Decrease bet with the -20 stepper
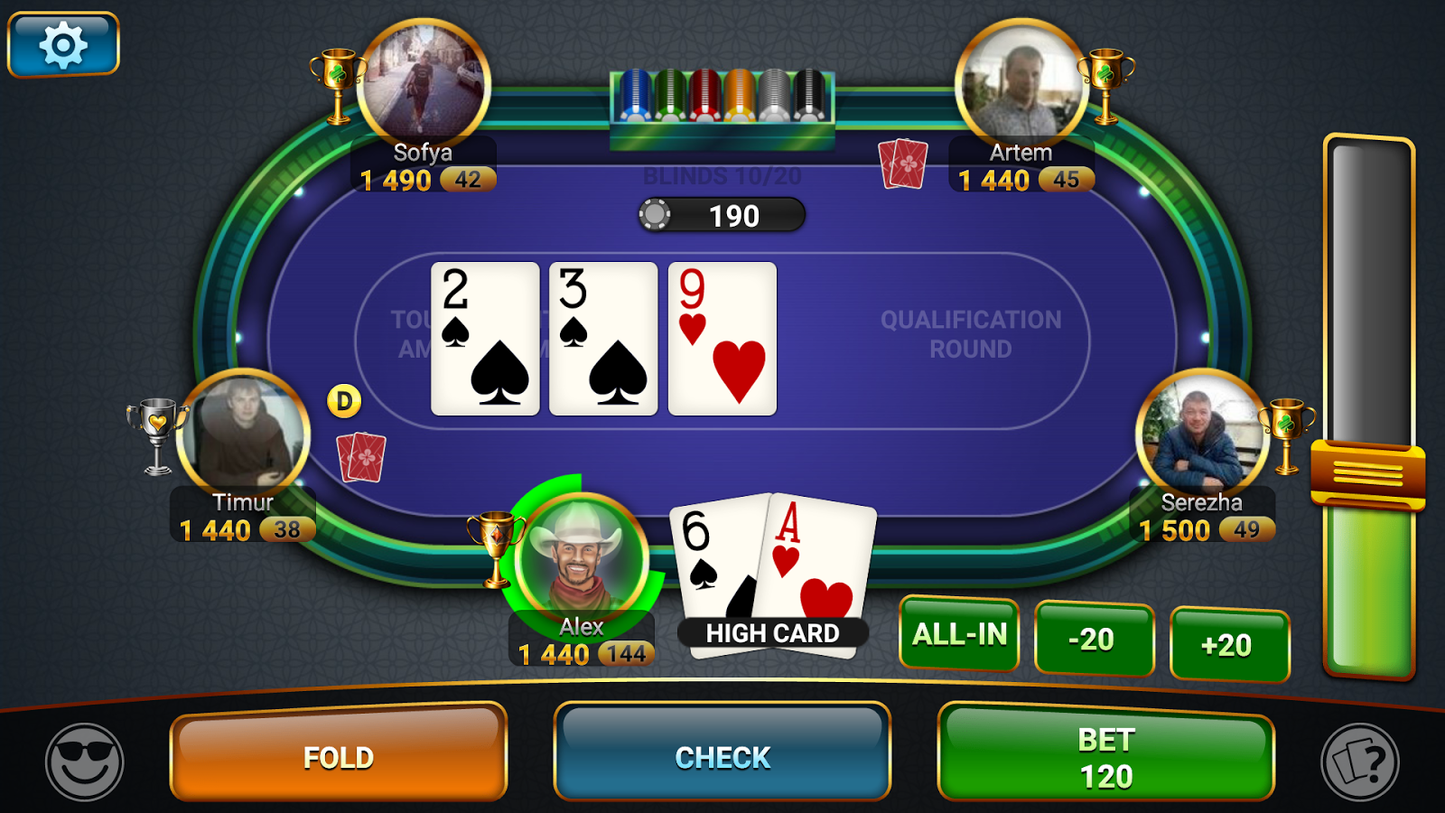 coord(1094,640)
